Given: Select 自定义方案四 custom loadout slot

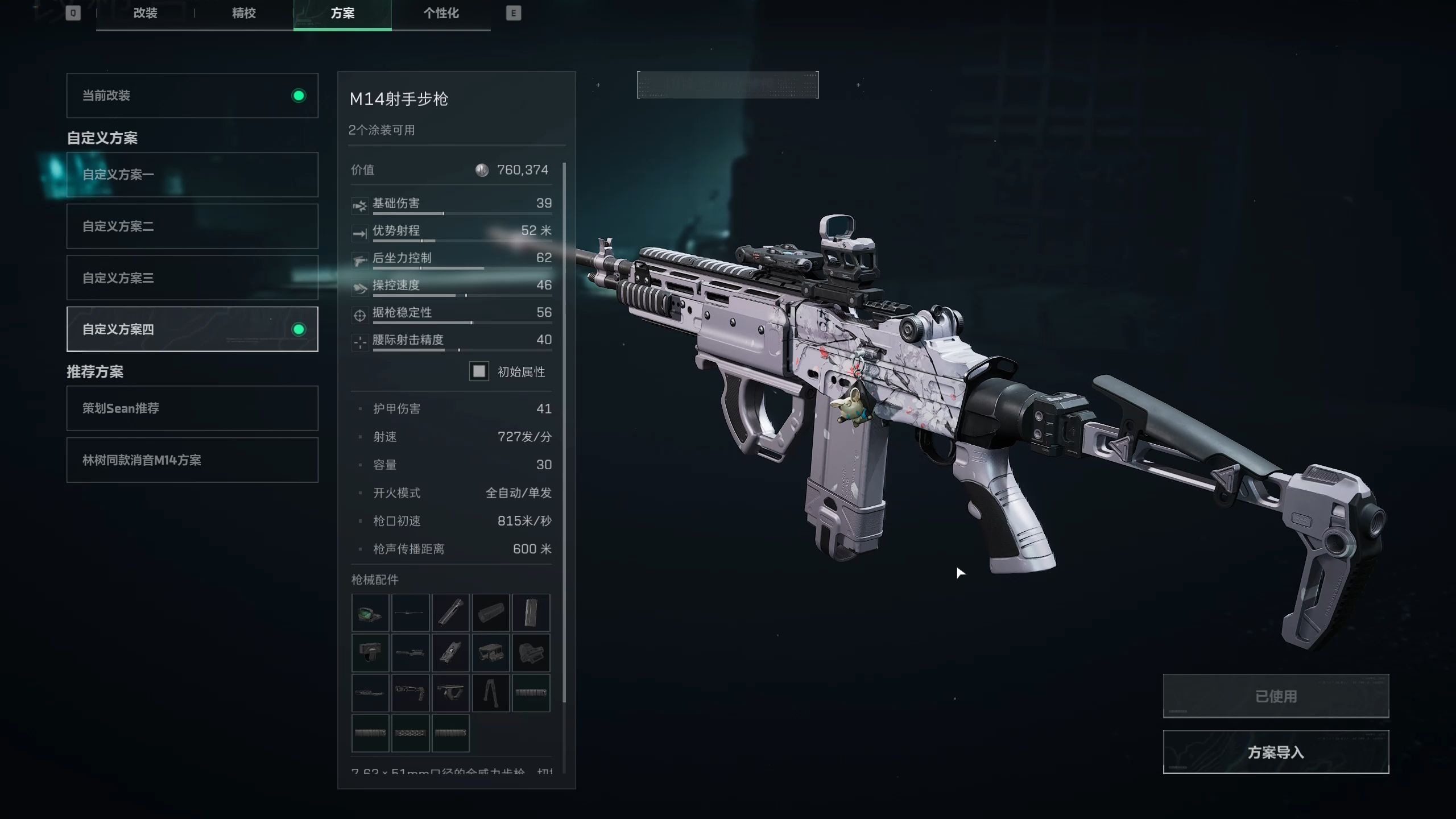Looking at the screenshot, I should click(192, 329).
